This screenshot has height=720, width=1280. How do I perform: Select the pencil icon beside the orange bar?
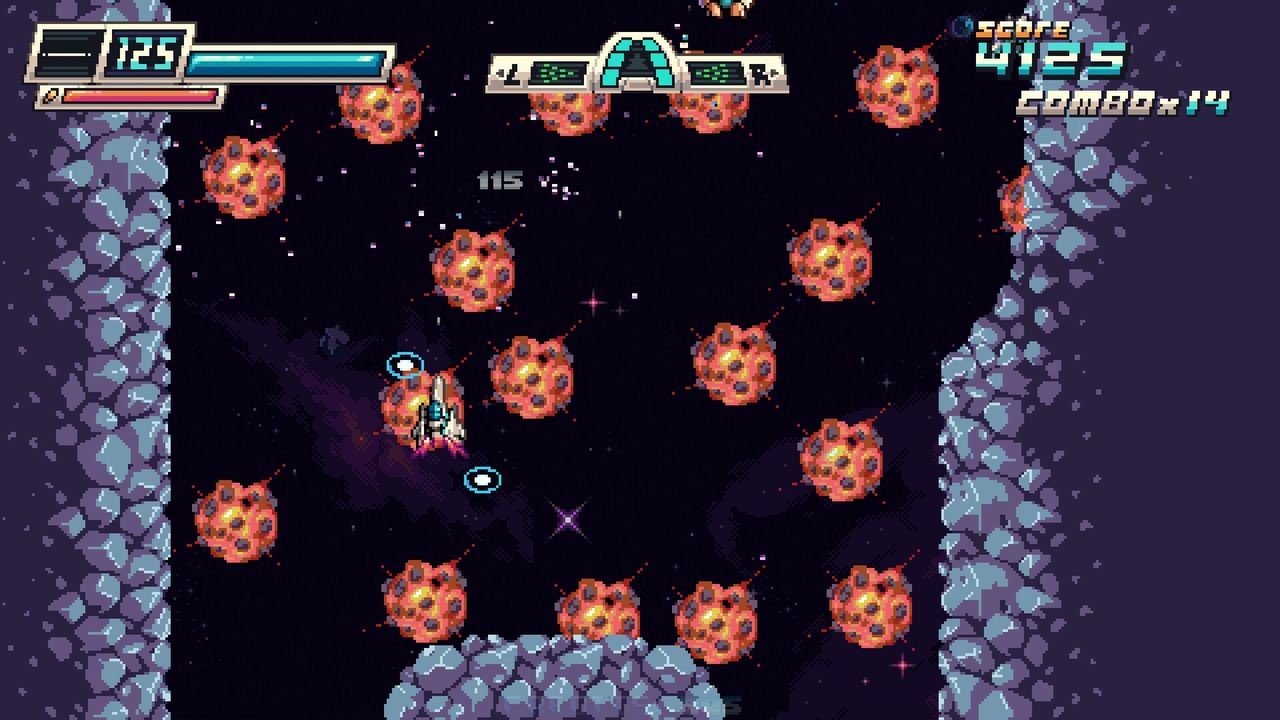pos(51,96)
